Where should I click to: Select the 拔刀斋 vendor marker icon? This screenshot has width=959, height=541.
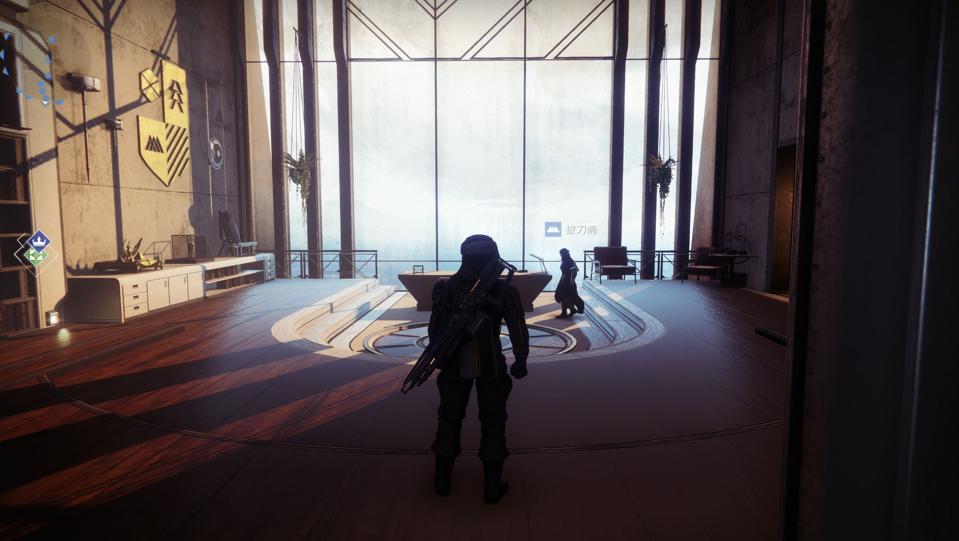tap(552, 229)
